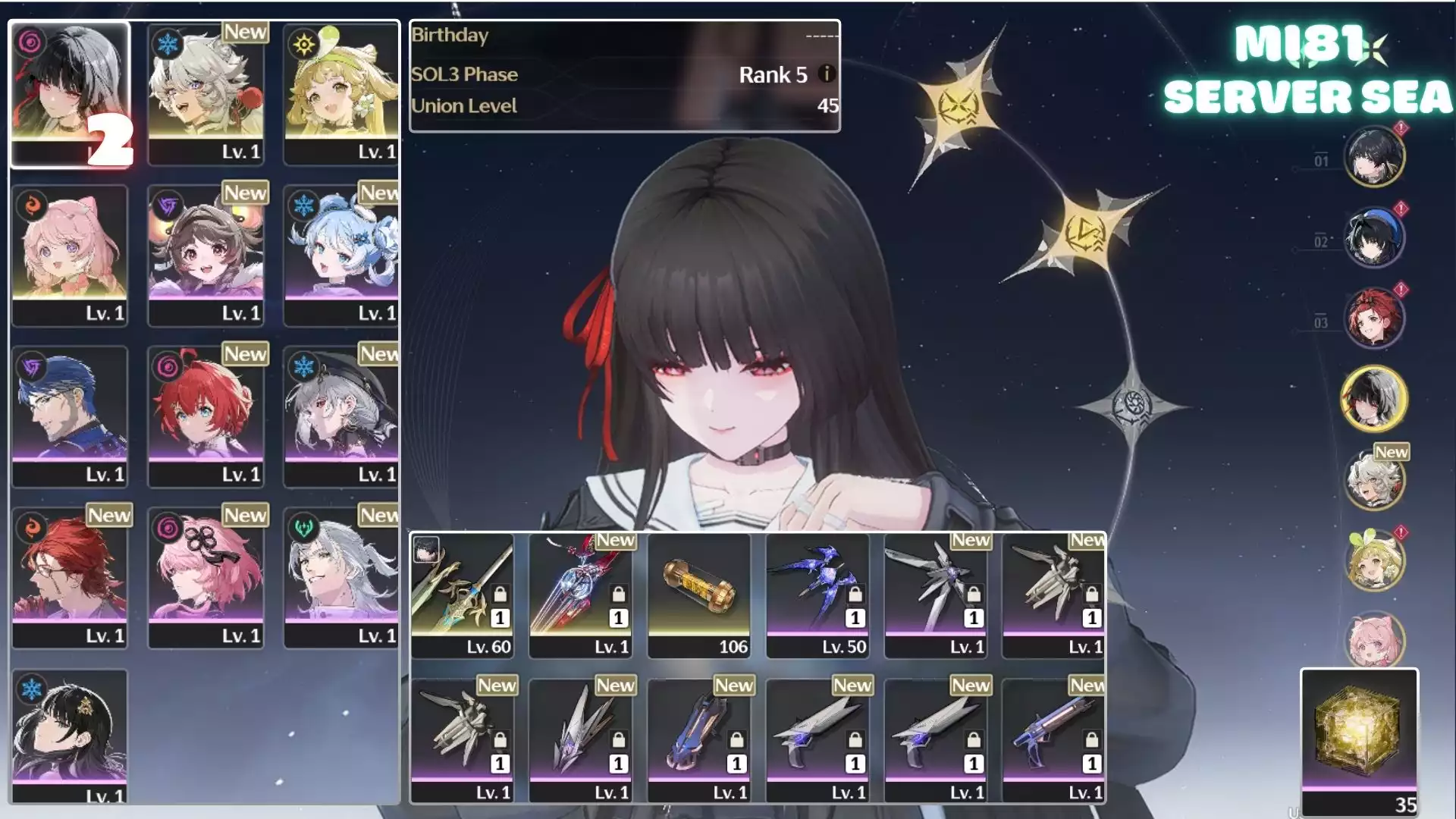
Task: Pick the blue winged weapon at Lv. 50
Action: [x=817, y=595]
